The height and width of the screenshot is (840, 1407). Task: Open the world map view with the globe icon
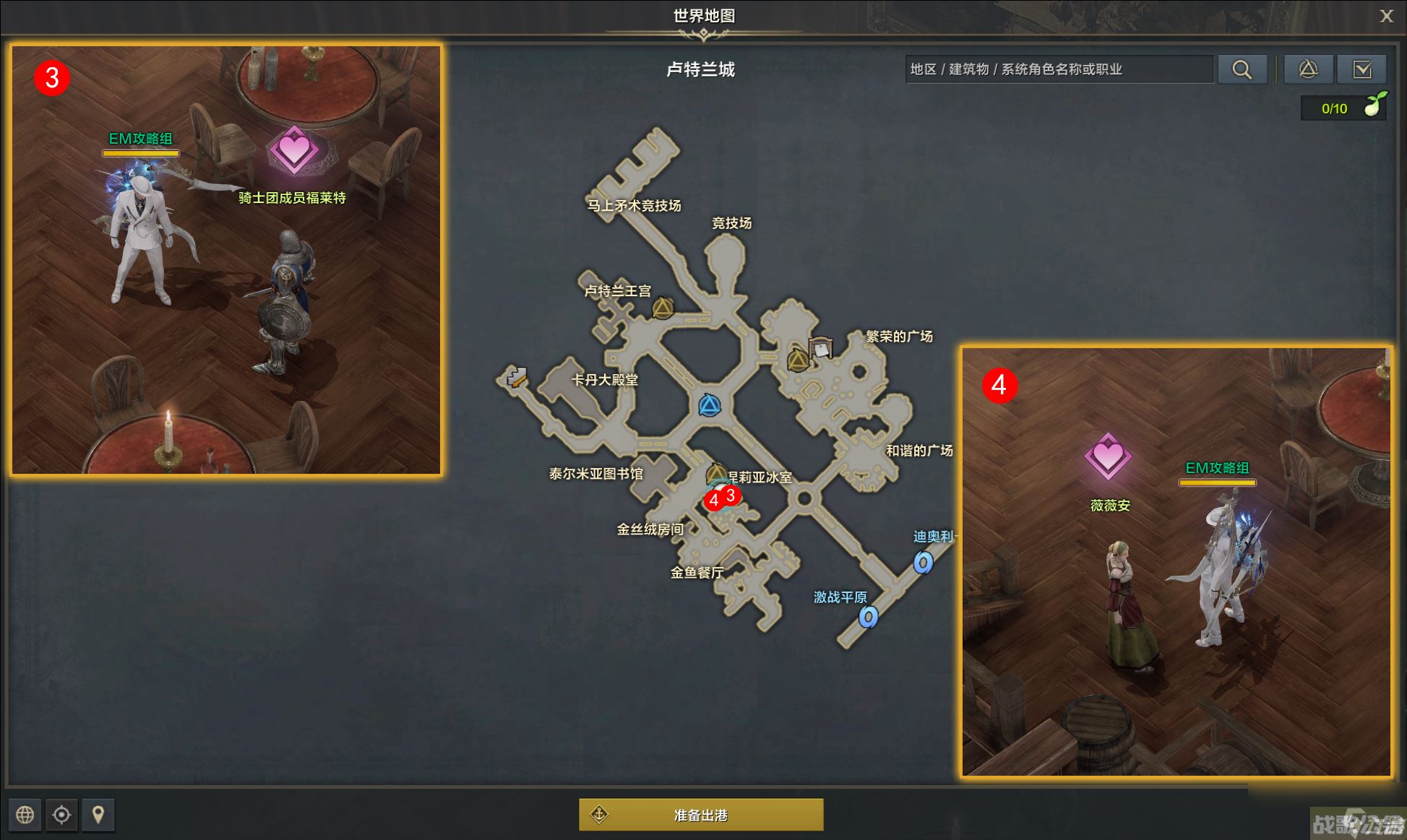[24, 815]
